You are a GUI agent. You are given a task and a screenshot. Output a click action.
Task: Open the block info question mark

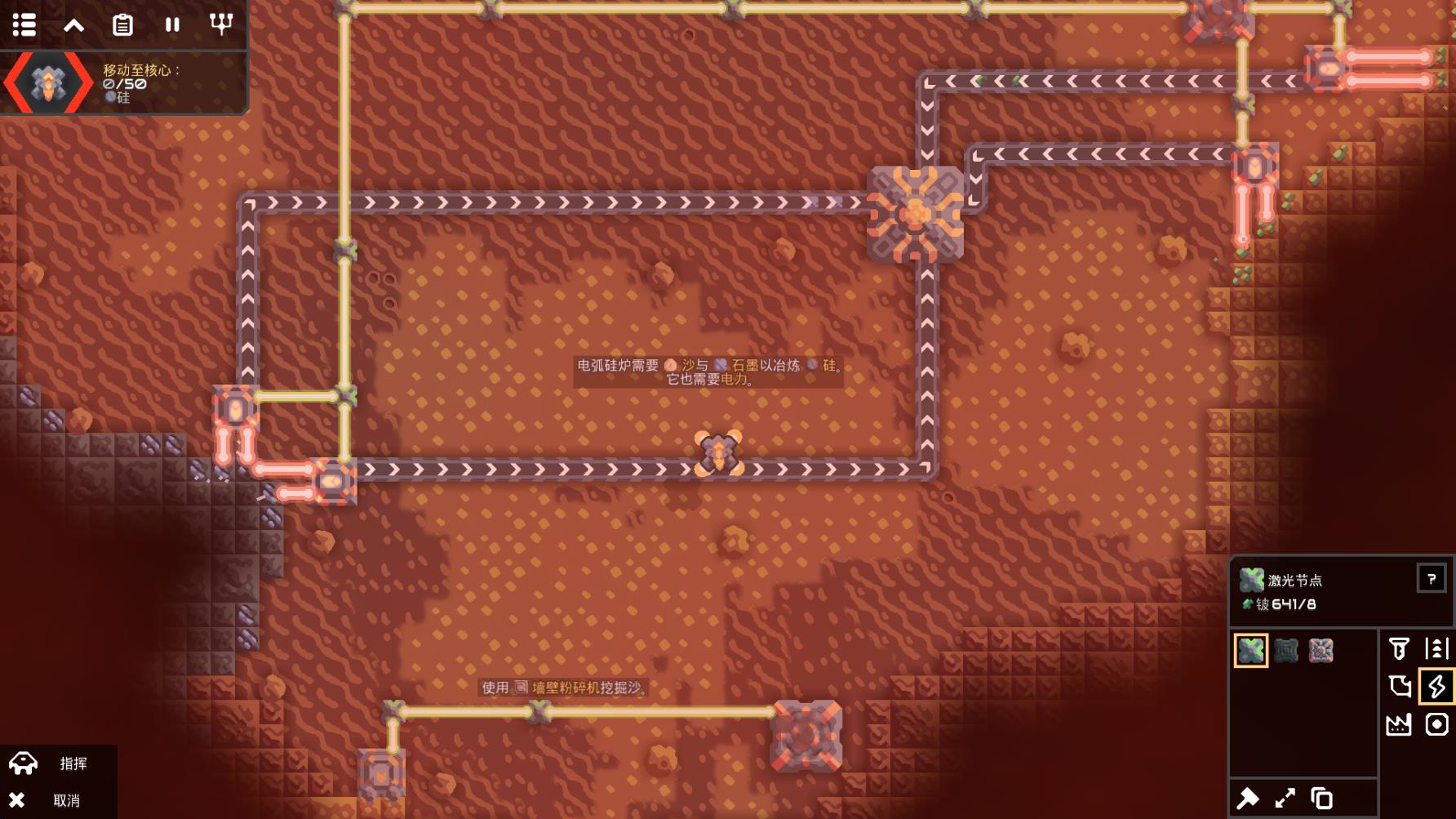(x=1431, y=579)
